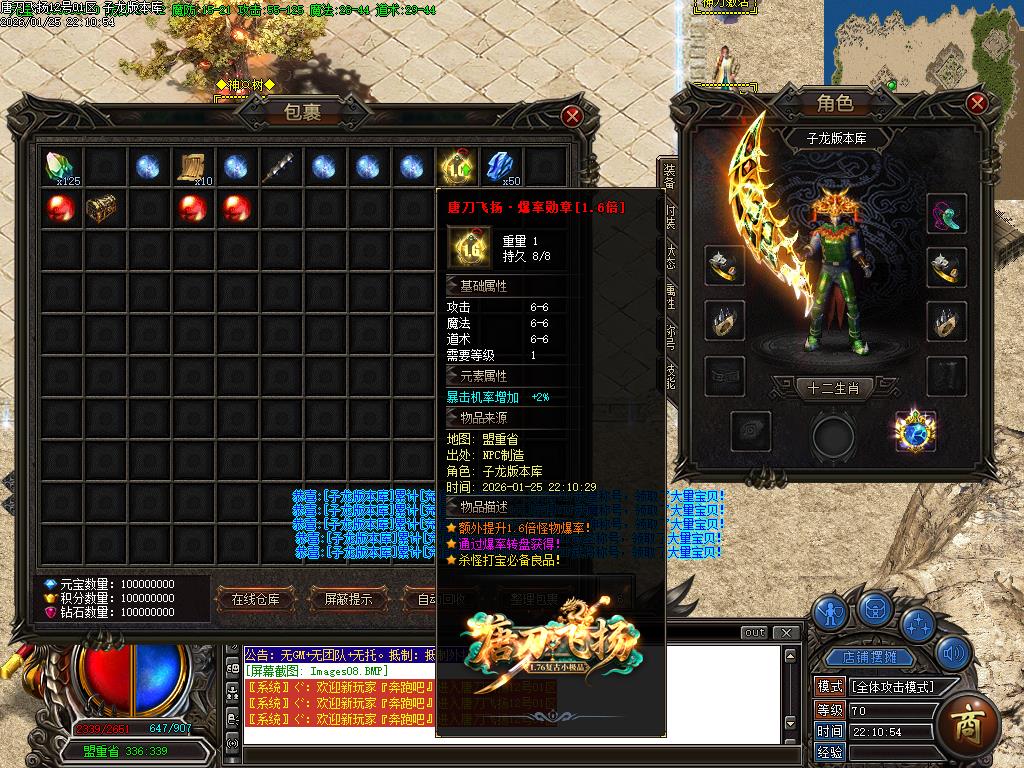Select the blue crystal stack x50
This screenshot has width=1024, height=768.
tap(500, 167)
